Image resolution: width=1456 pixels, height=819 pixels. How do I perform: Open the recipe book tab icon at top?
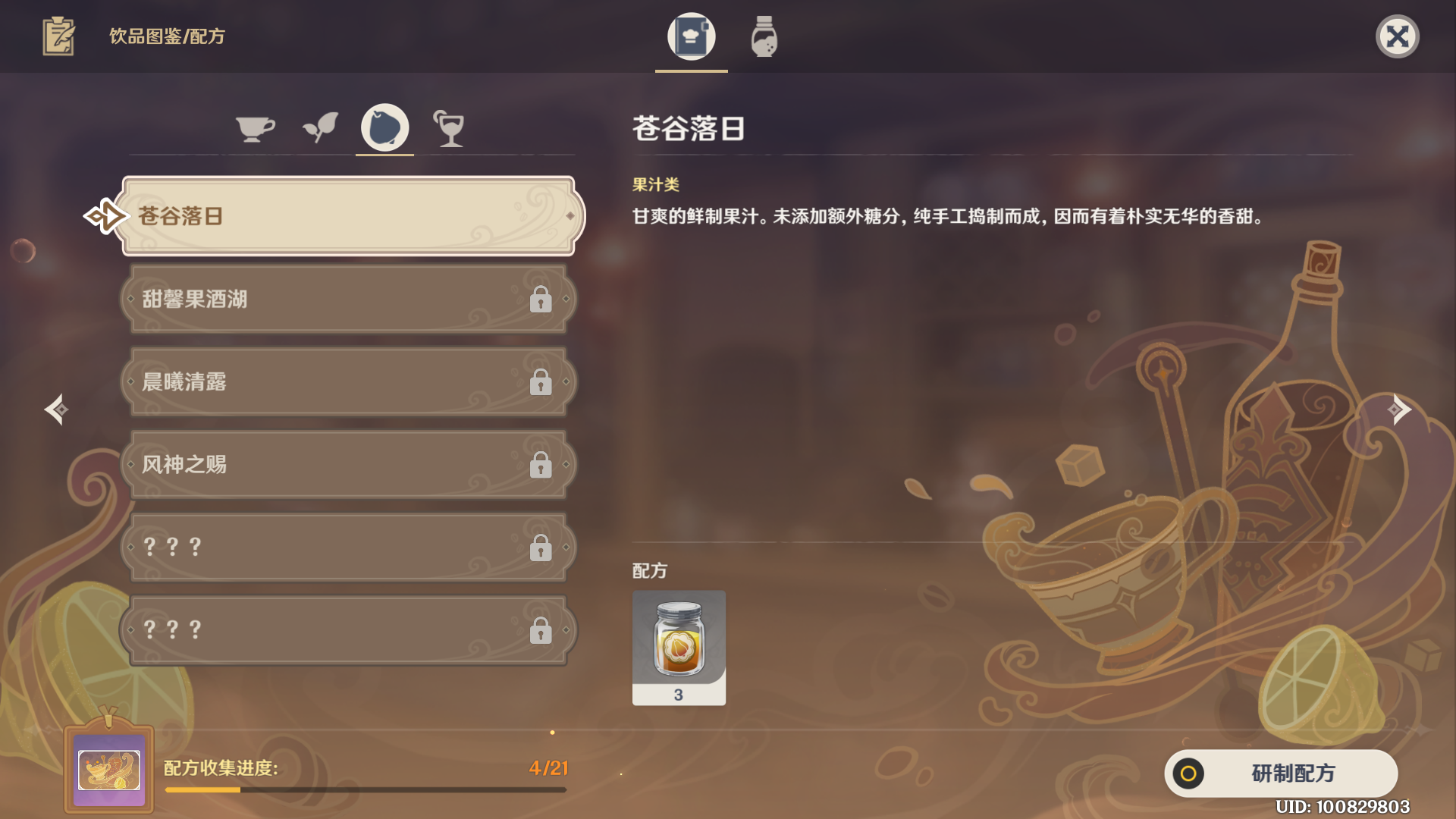[x=691, y=36]
